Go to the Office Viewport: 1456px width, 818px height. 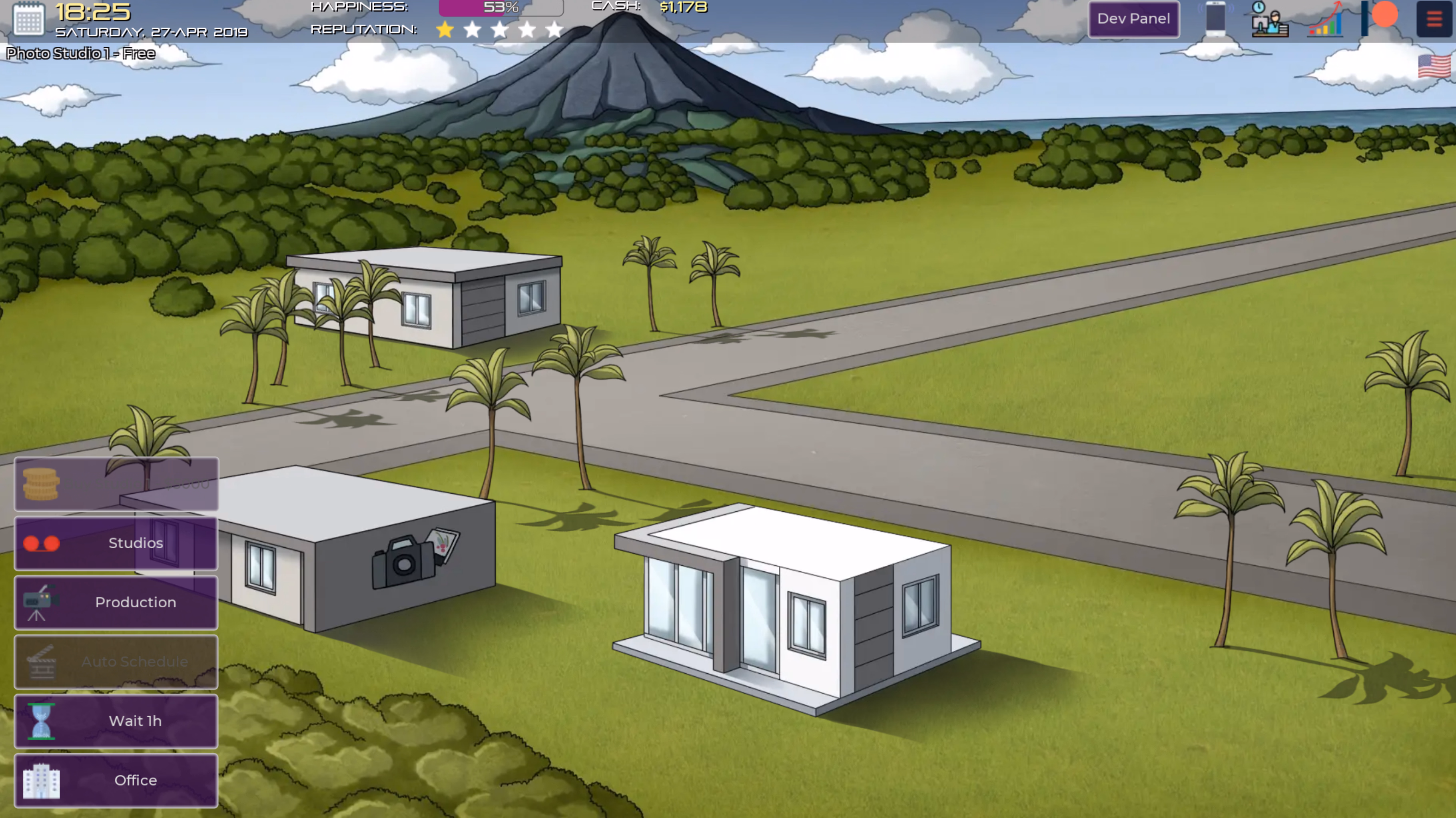coord(116,780)
